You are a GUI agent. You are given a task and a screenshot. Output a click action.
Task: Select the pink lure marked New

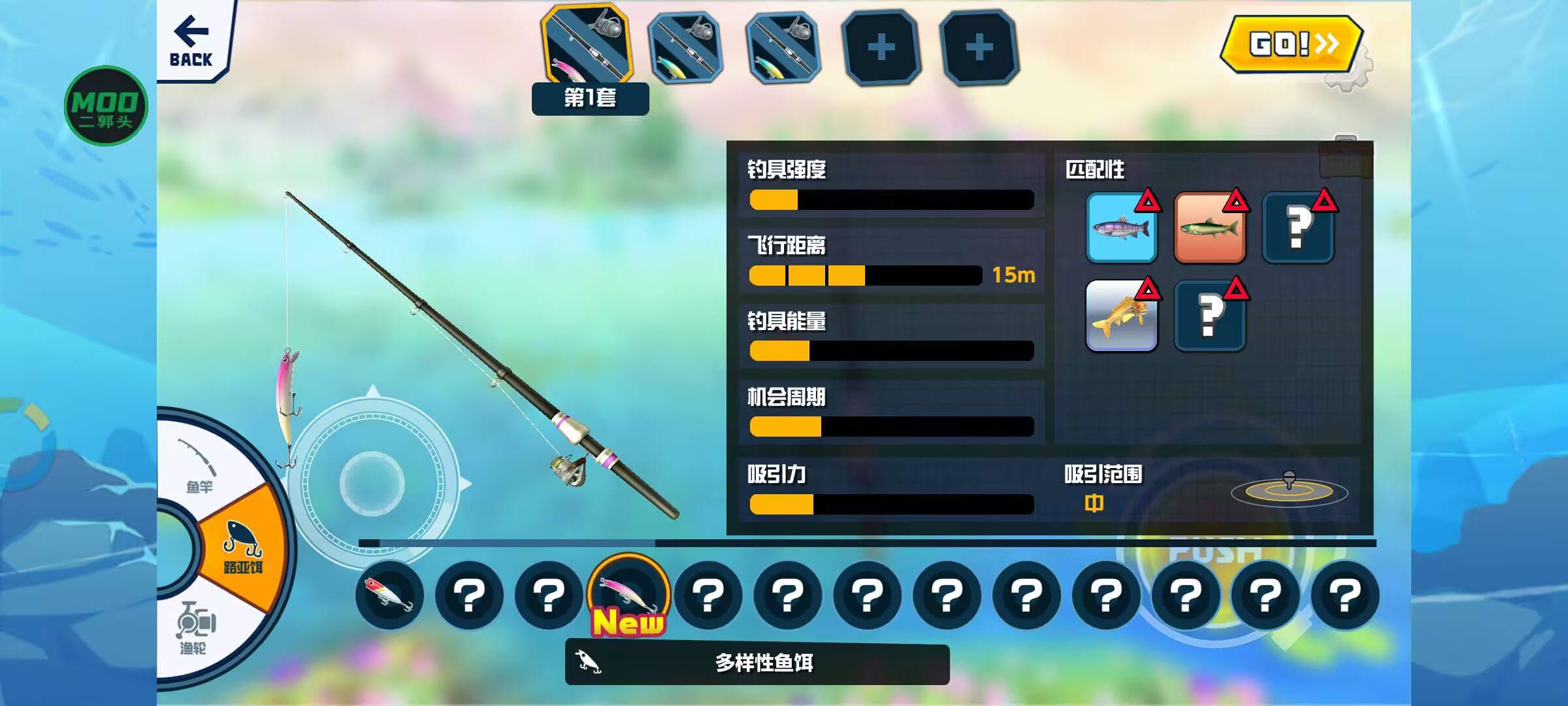627,592
